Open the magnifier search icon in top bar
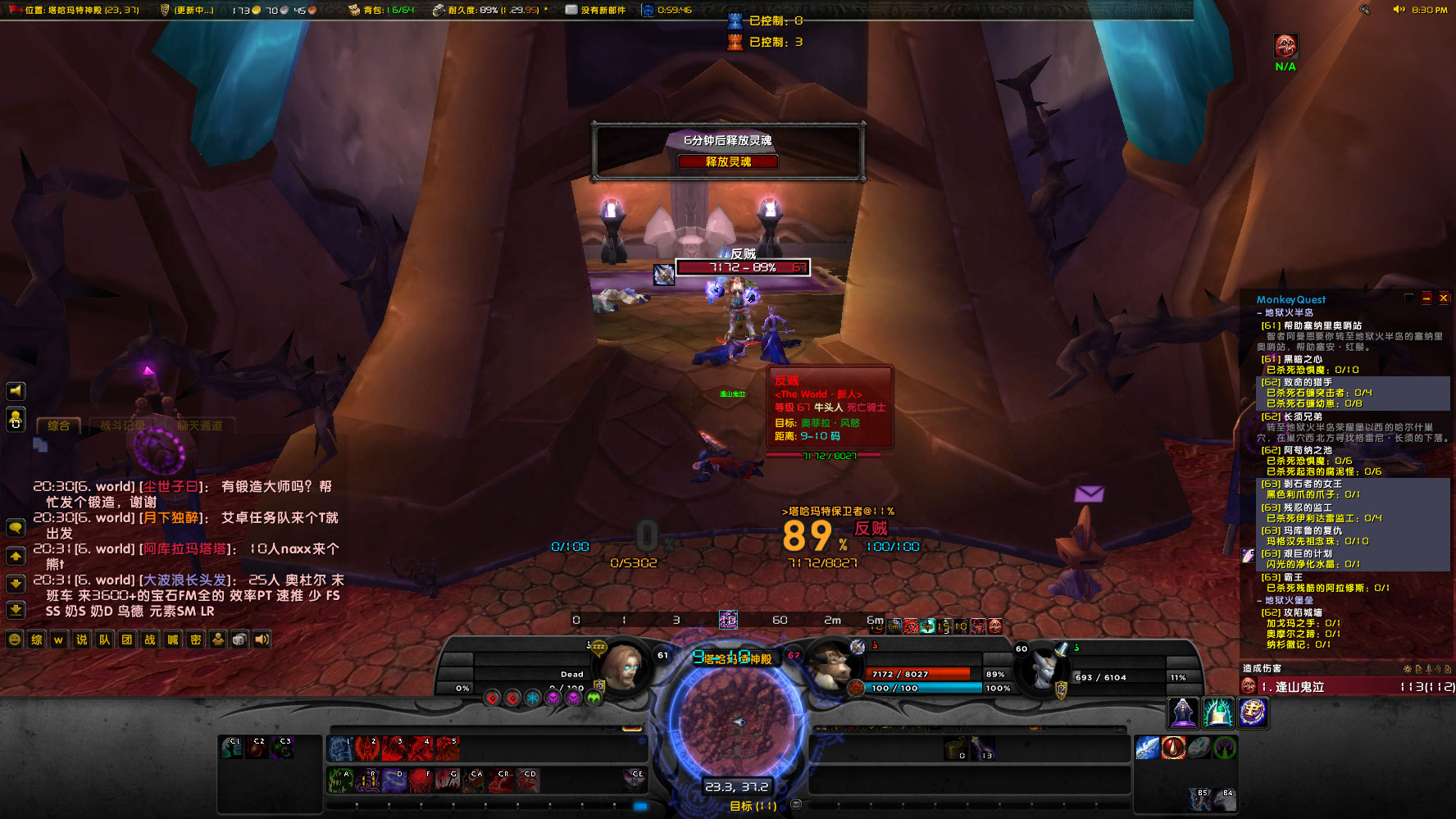The width and height of the screenshot is (1456, 819). pos(1364,8)
